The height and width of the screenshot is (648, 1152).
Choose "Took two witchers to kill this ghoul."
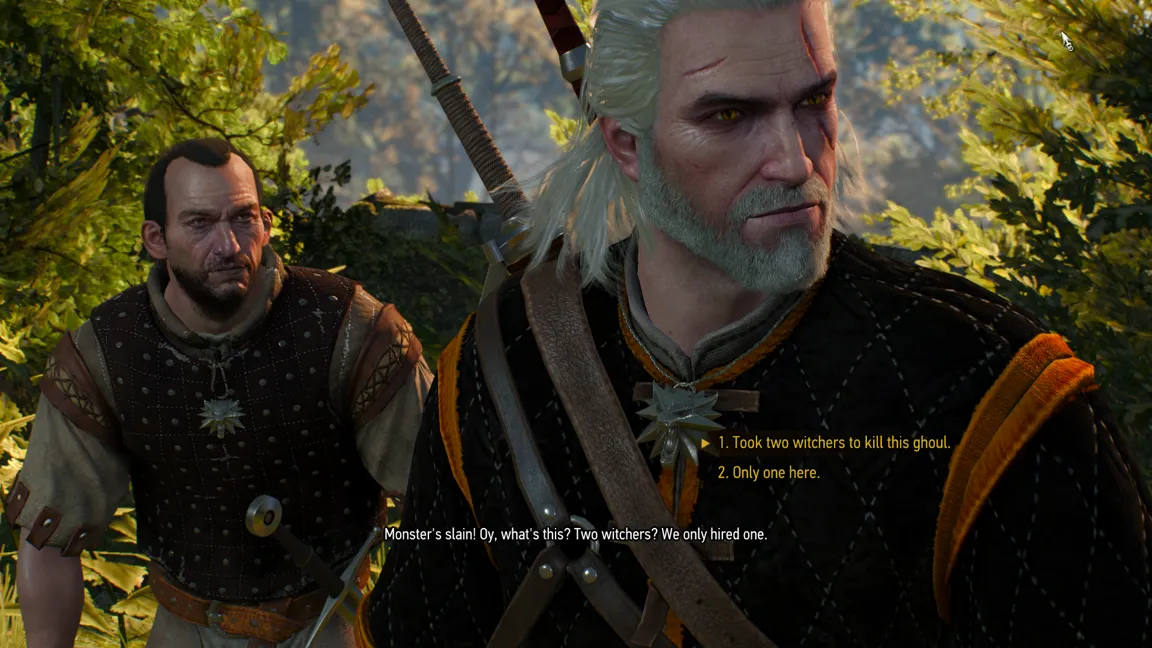(x=834, y=442)
